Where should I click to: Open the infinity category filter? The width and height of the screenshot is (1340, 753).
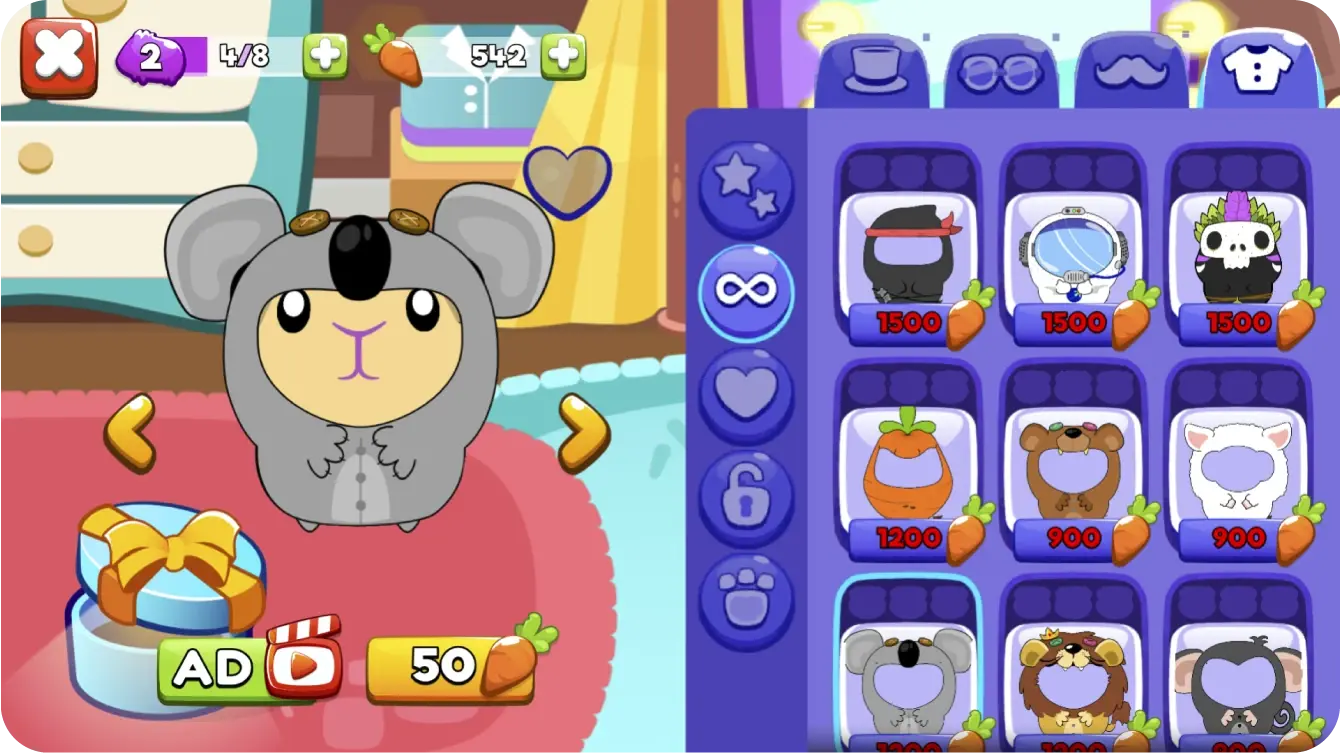pos(746,290)
